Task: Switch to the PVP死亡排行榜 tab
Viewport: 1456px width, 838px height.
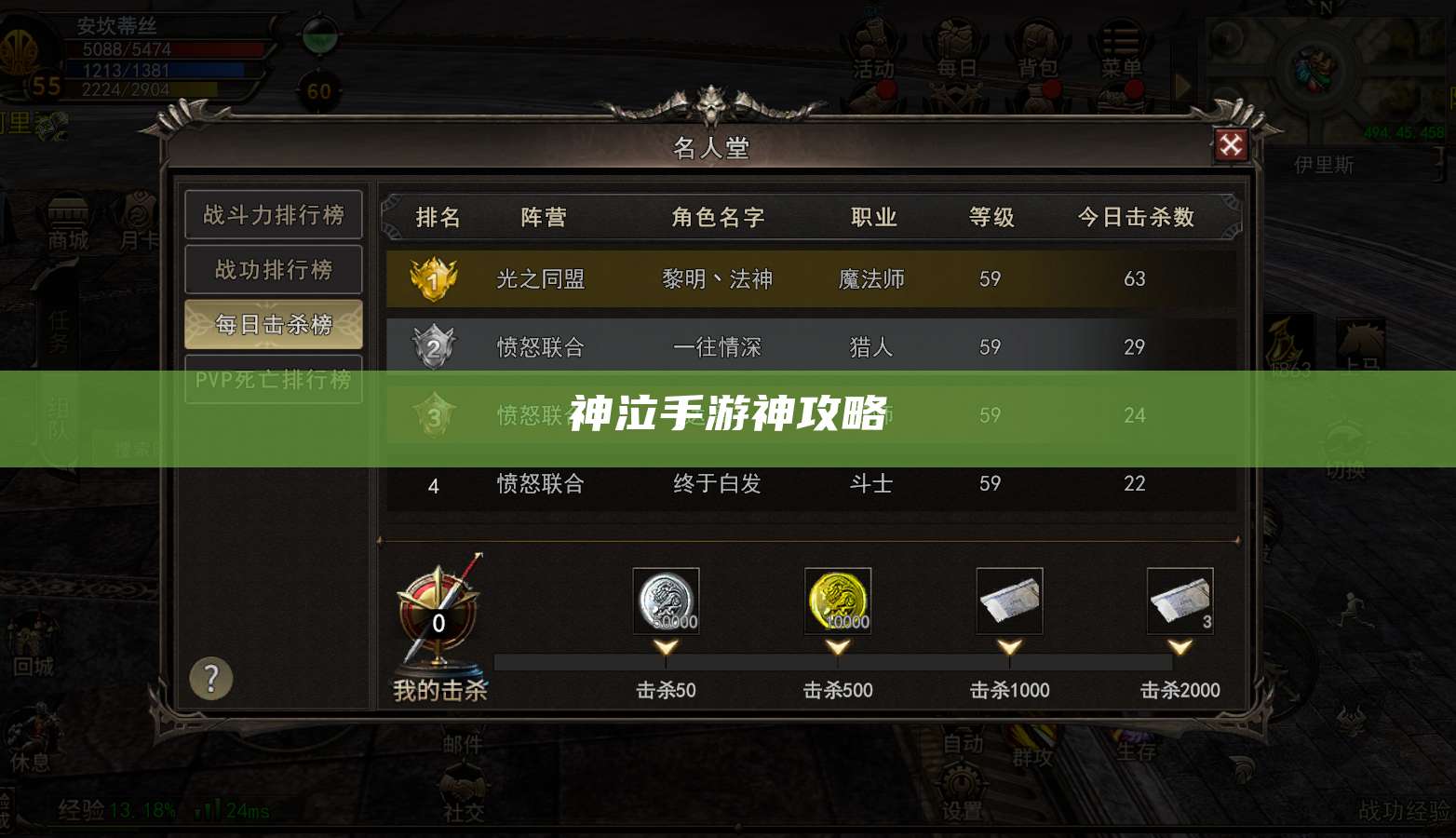Action: click(x=273, y=380)
